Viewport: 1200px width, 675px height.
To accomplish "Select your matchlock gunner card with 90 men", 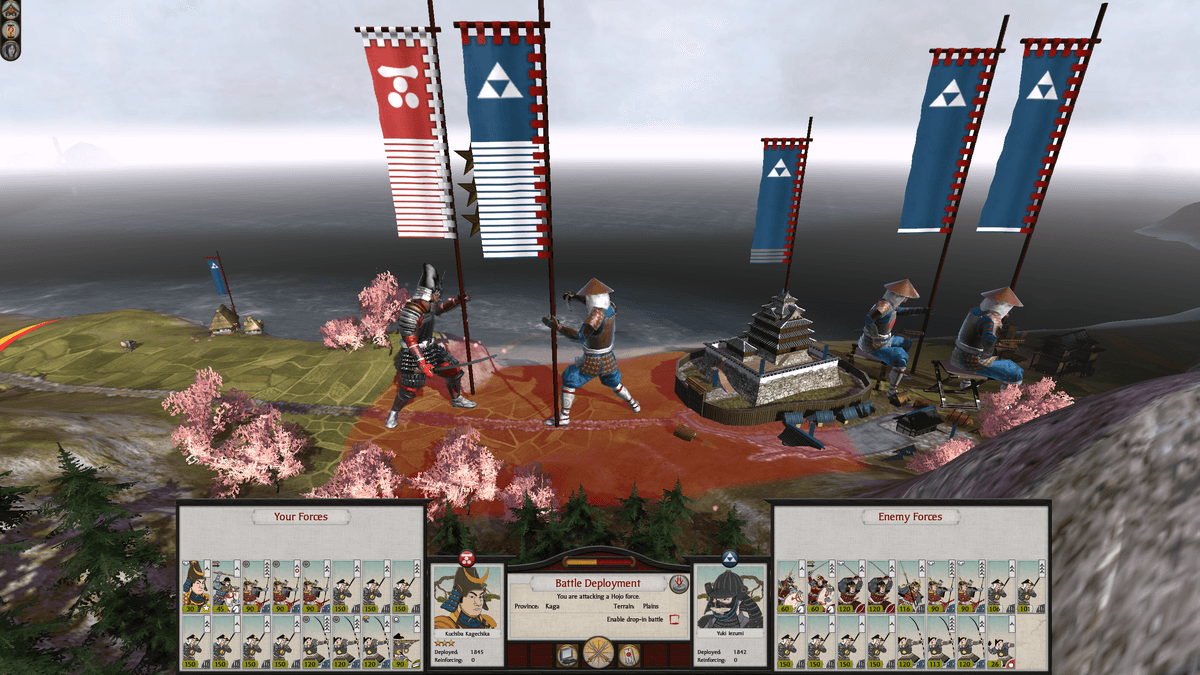I will [x=405, y=641].
